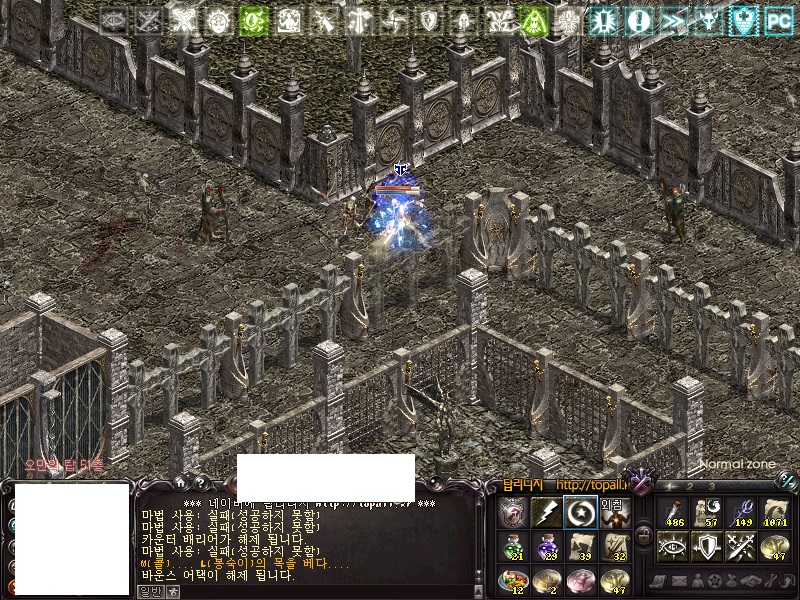Use the dagger item with count 486
Screen dimensions: 800x600
pos(673,512)
